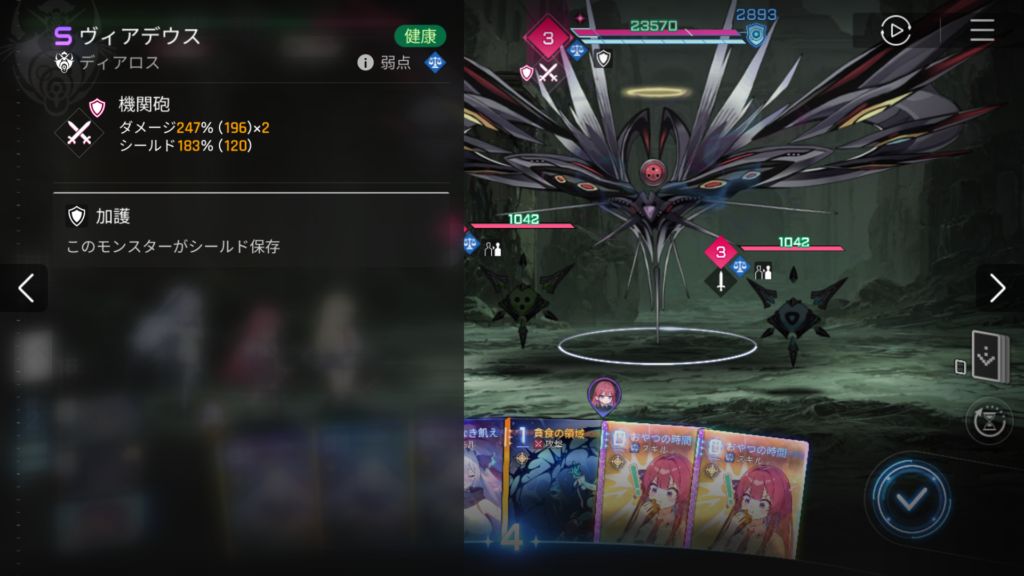Open the draw pile deck icon
This screenshot has width=1024, height=576.
990,359
